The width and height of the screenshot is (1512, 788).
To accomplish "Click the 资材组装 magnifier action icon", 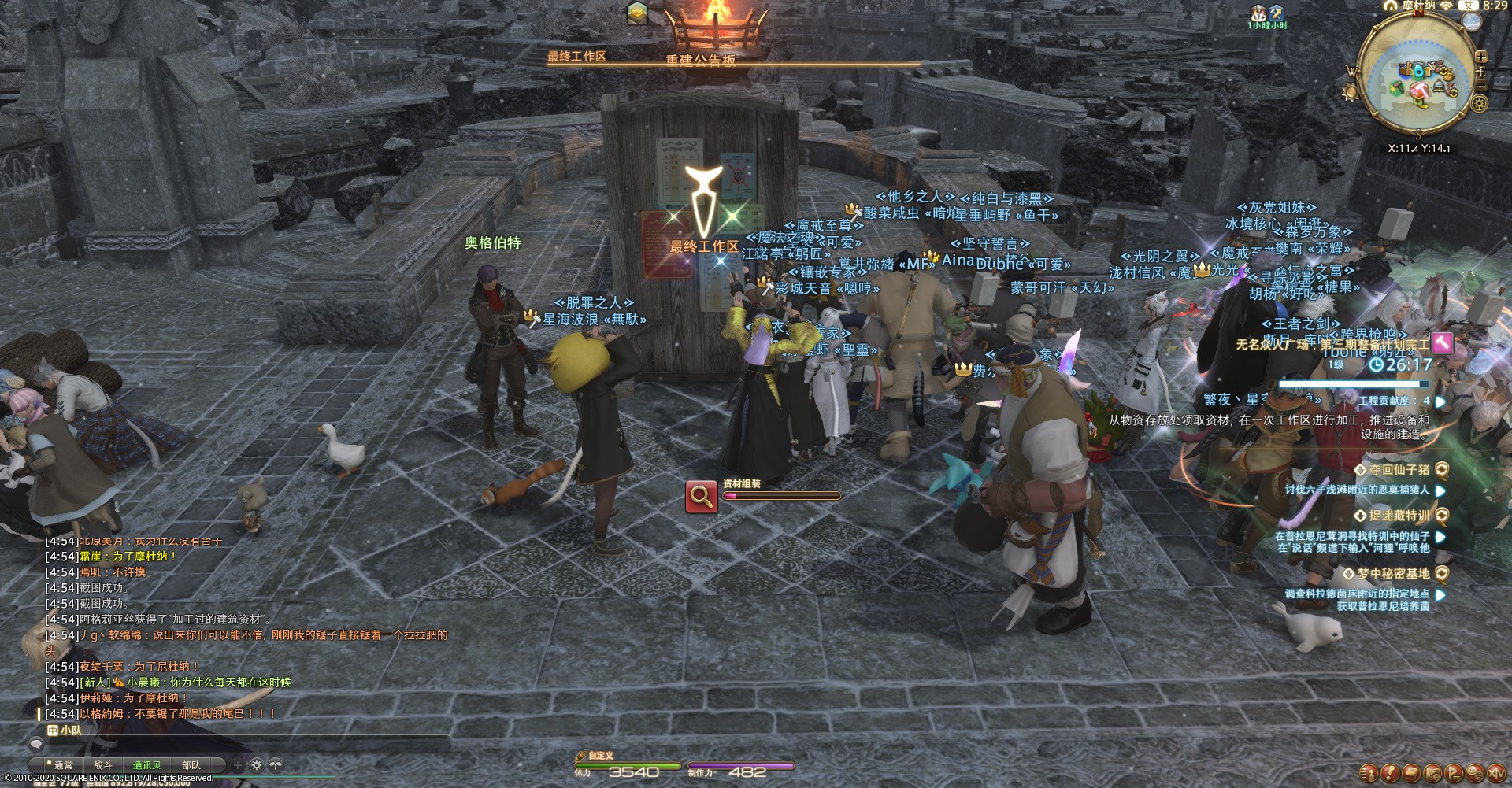I will tap(701, 496).
